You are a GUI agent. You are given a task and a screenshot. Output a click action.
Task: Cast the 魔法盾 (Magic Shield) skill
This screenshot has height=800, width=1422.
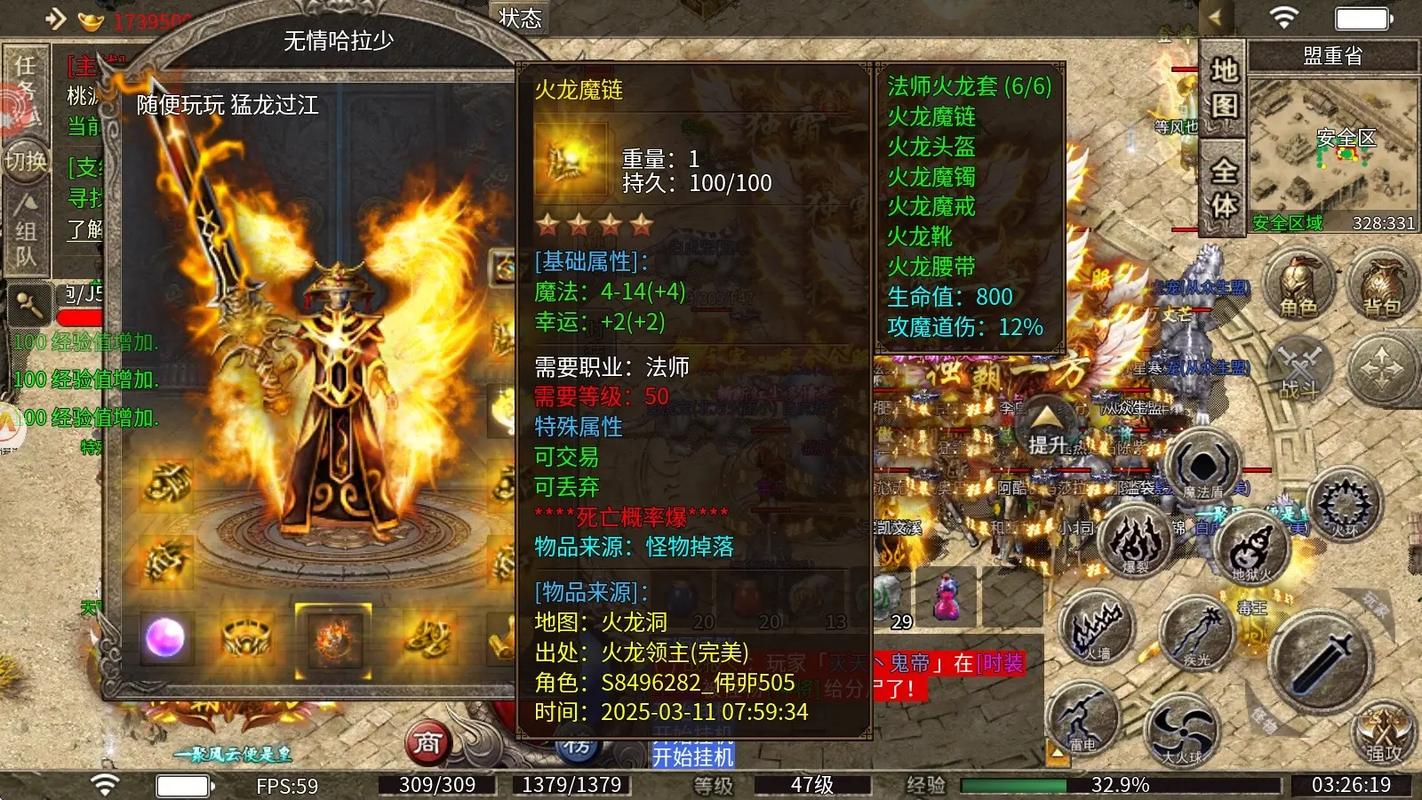tap(1202, 465)
